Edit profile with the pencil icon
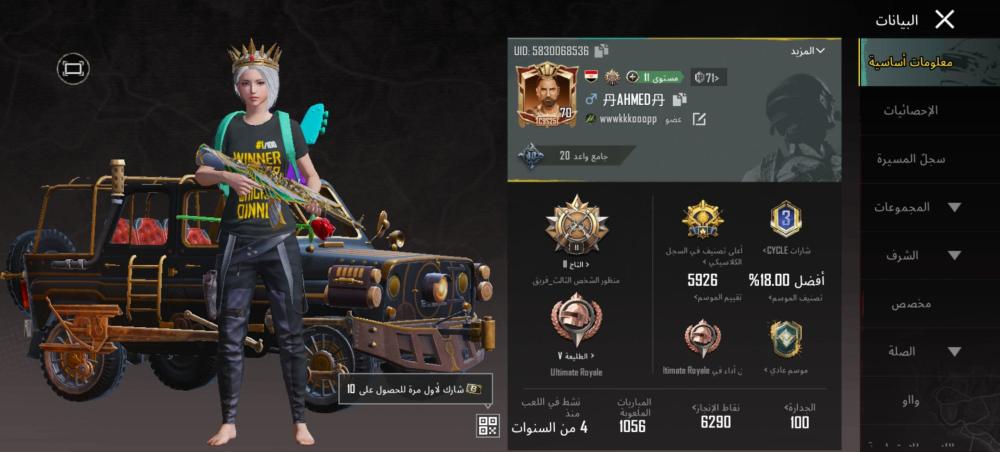The width and height of the screenshot is (1000, 452). pyautogui.click(x=699, y=119)
